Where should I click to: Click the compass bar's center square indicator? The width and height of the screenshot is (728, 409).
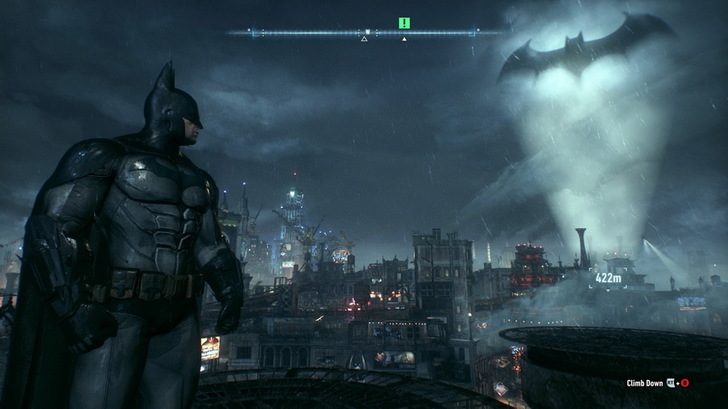(367, 32)
